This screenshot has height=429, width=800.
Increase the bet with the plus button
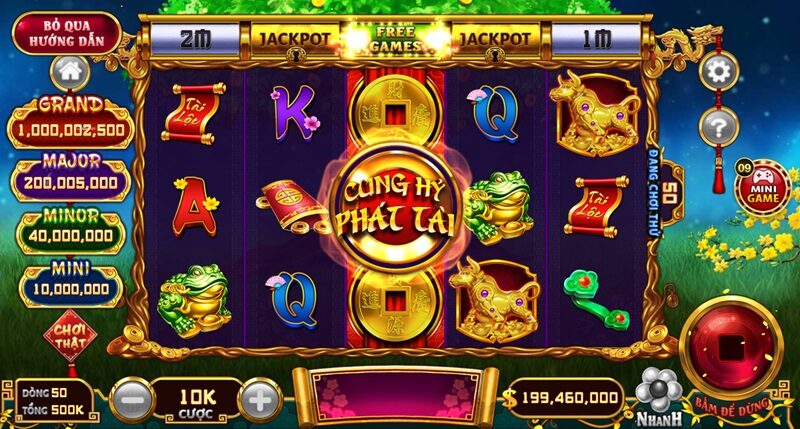click(x=258, y=400)
